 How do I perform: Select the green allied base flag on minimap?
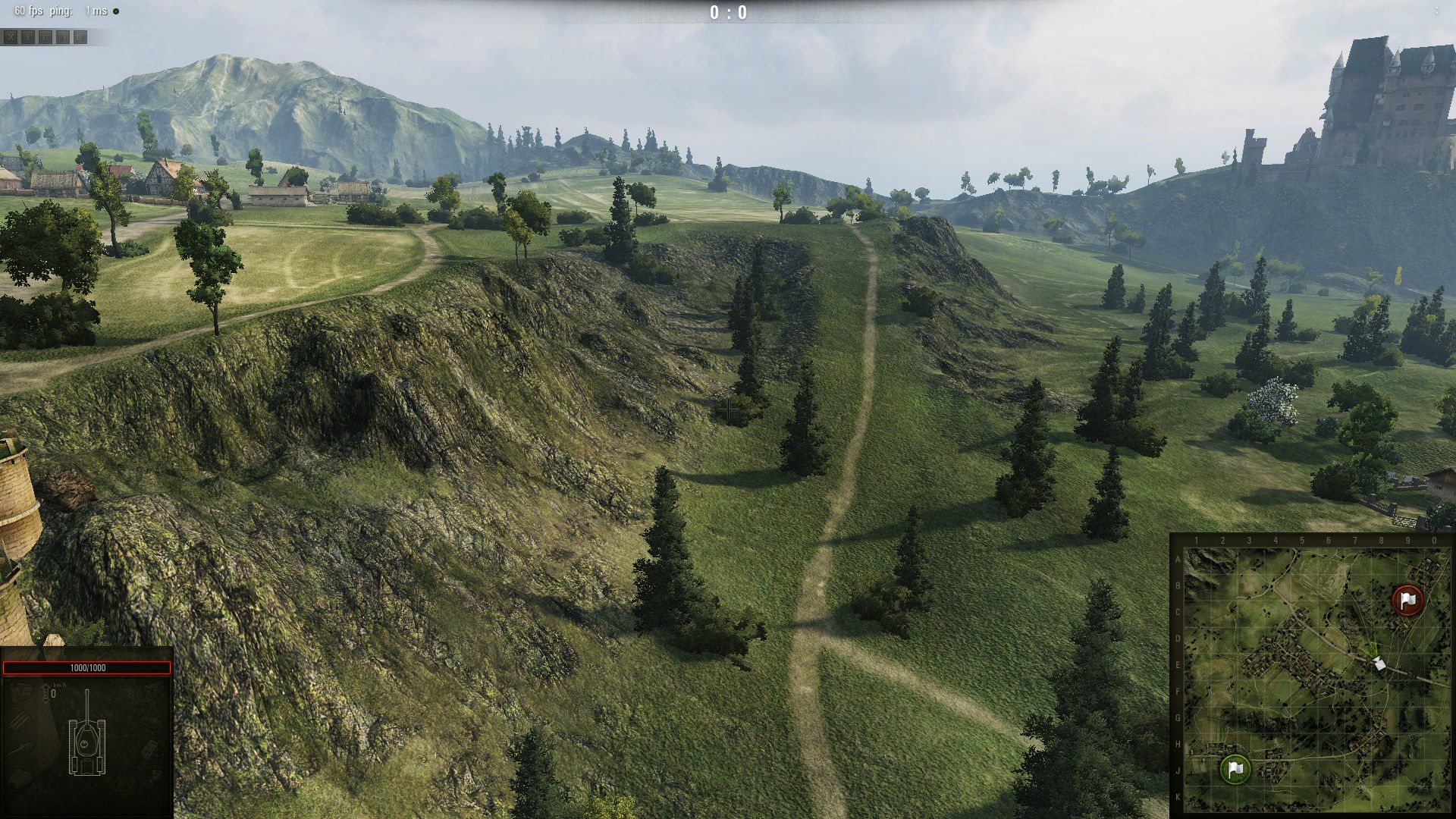tap(1235, 769)
